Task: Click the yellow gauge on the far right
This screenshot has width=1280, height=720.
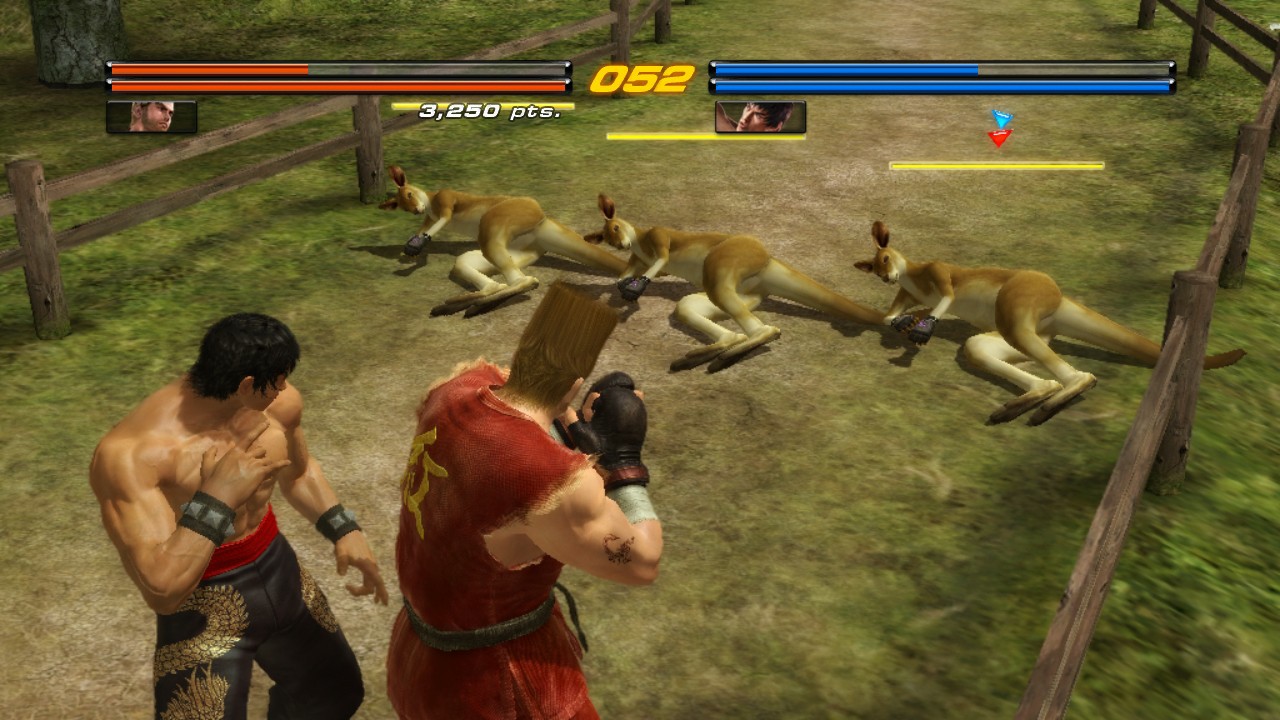Action: (x=995, y=163)
